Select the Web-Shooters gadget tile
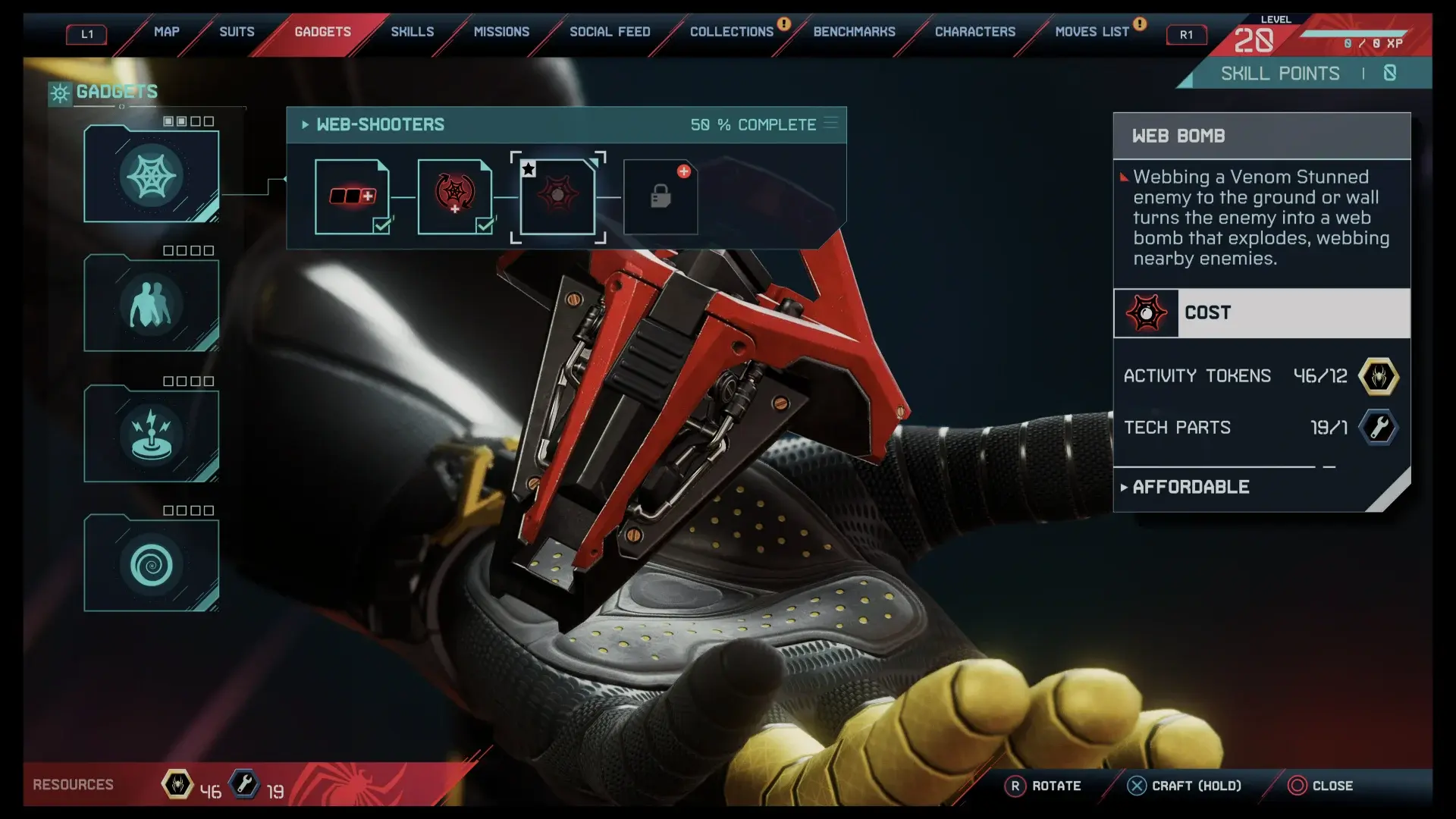This screenshot has height=819, width=1456. pyautogui.click(x=151, y=176)
